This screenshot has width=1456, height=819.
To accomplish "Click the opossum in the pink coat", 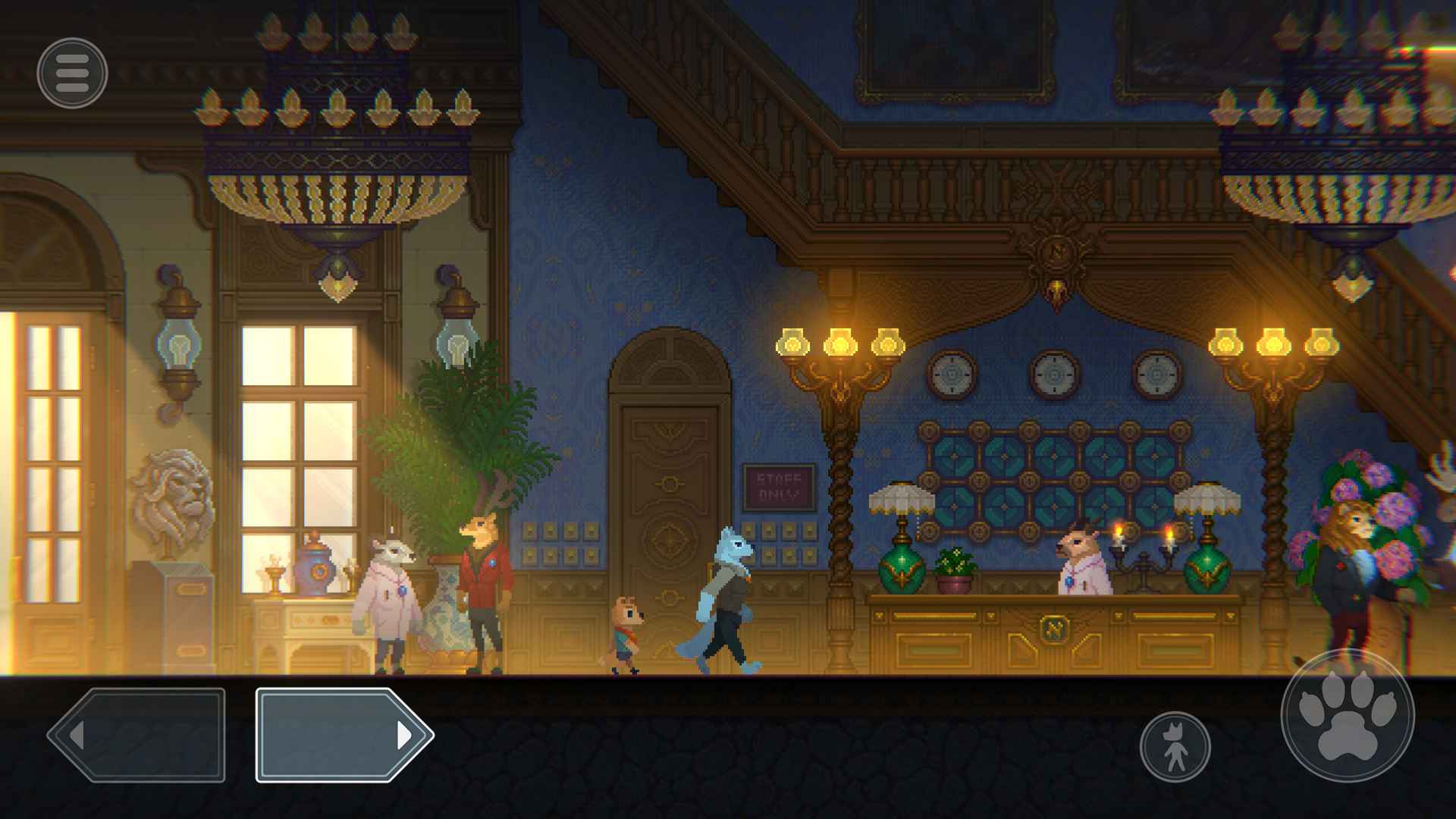I will 391,599.
